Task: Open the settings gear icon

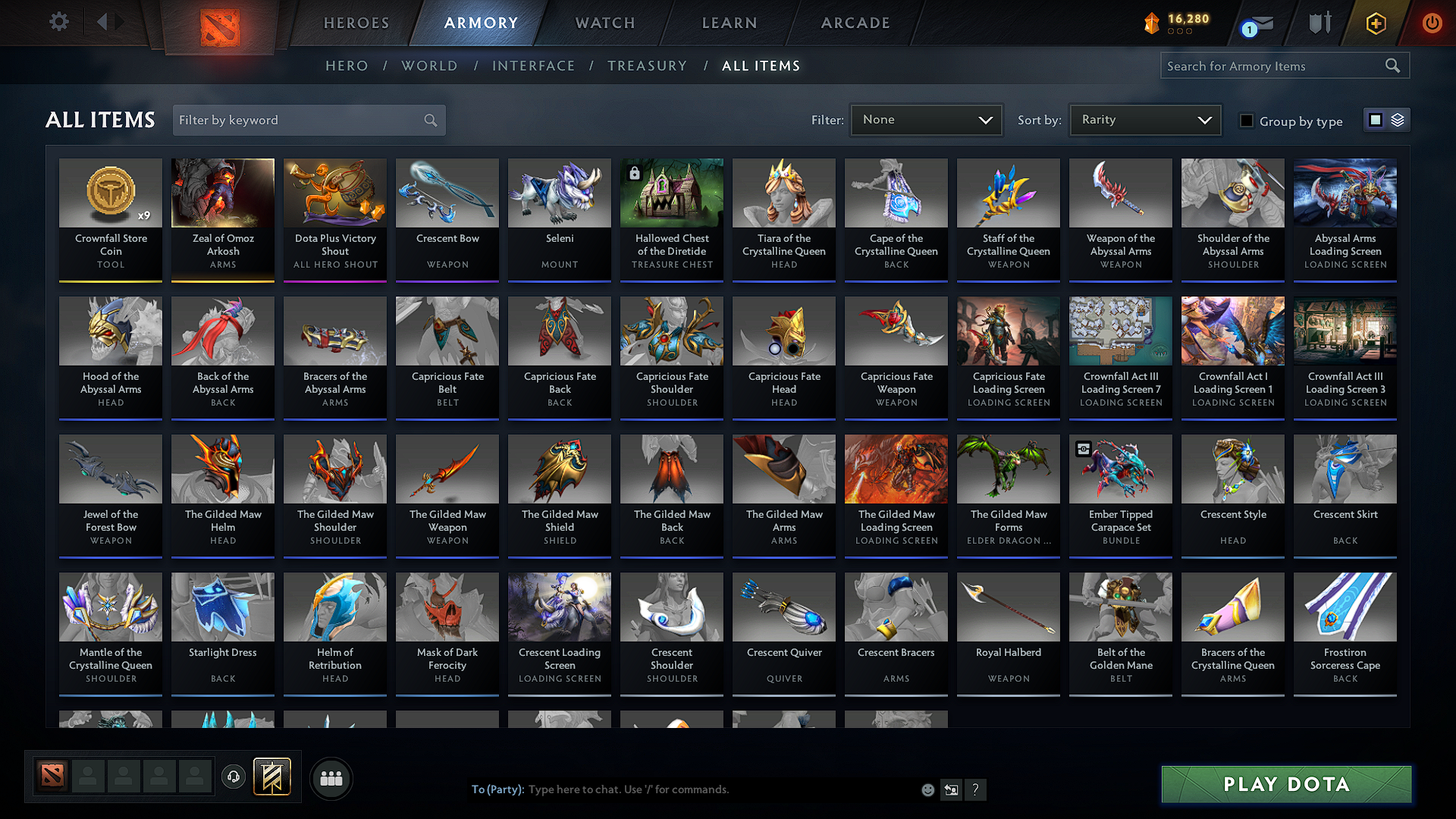Action: click(58, 22)
